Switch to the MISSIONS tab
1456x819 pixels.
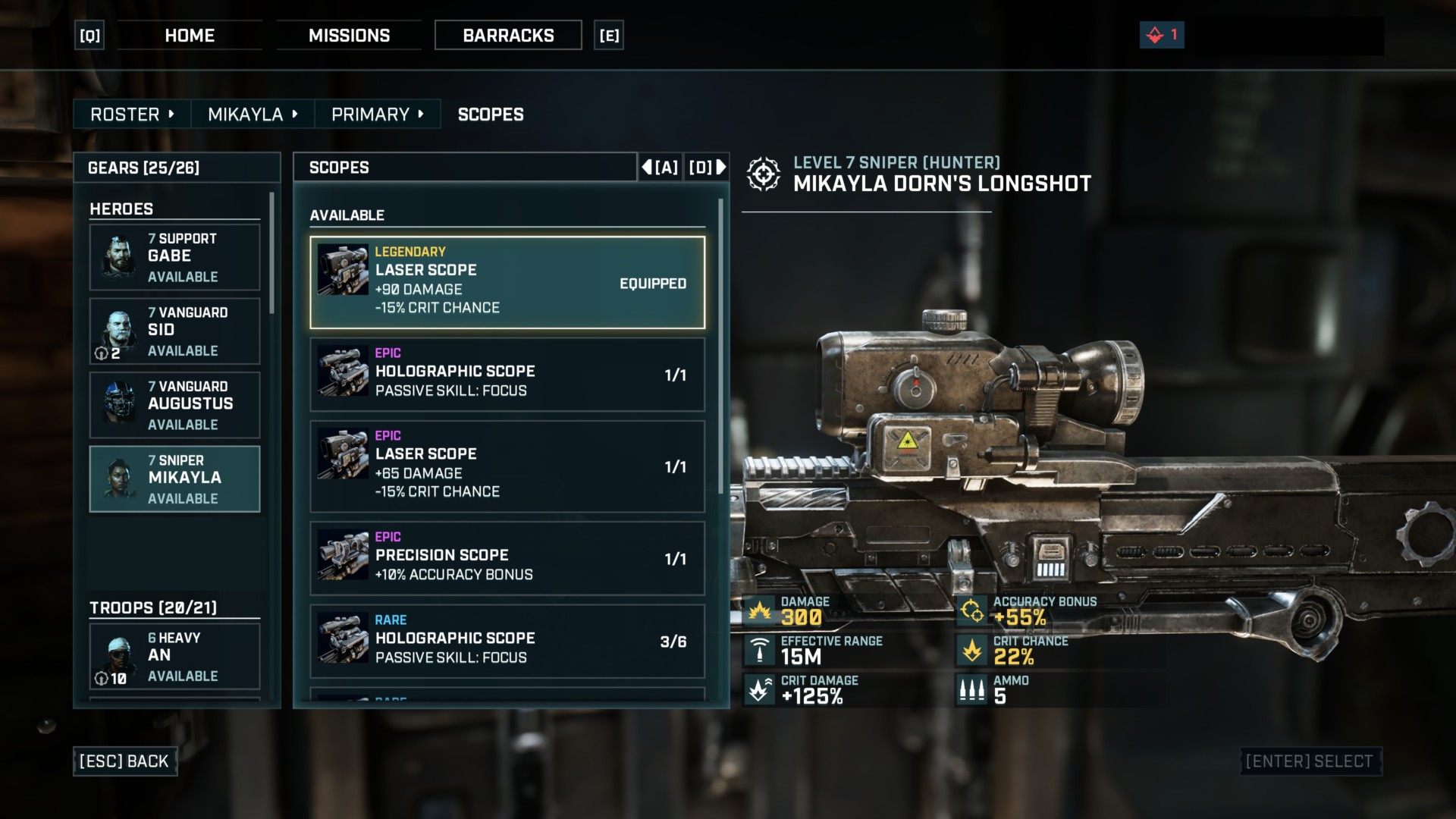[x=350, y=35]
